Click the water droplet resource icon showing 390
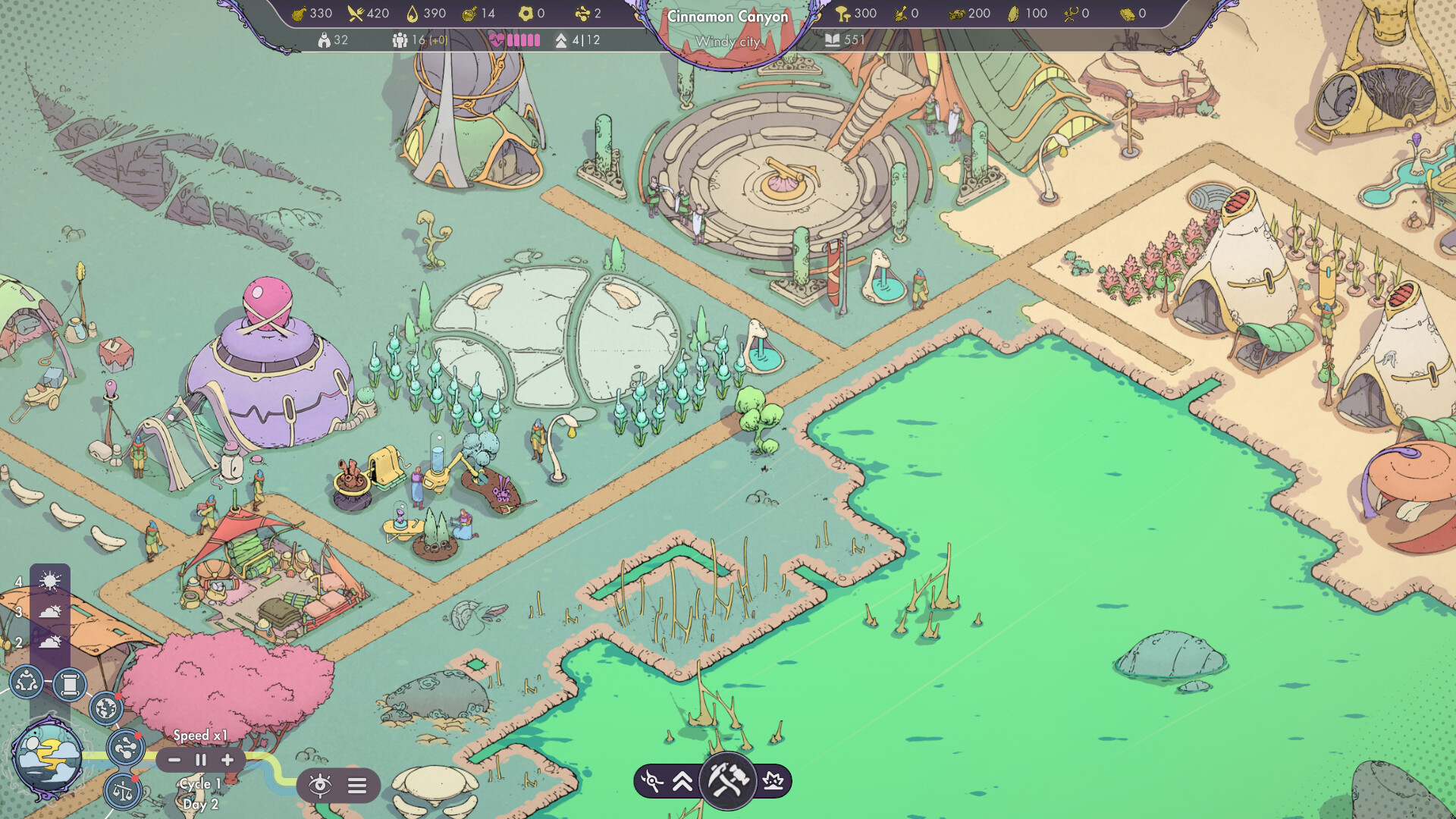 click(x=410, y=13)
